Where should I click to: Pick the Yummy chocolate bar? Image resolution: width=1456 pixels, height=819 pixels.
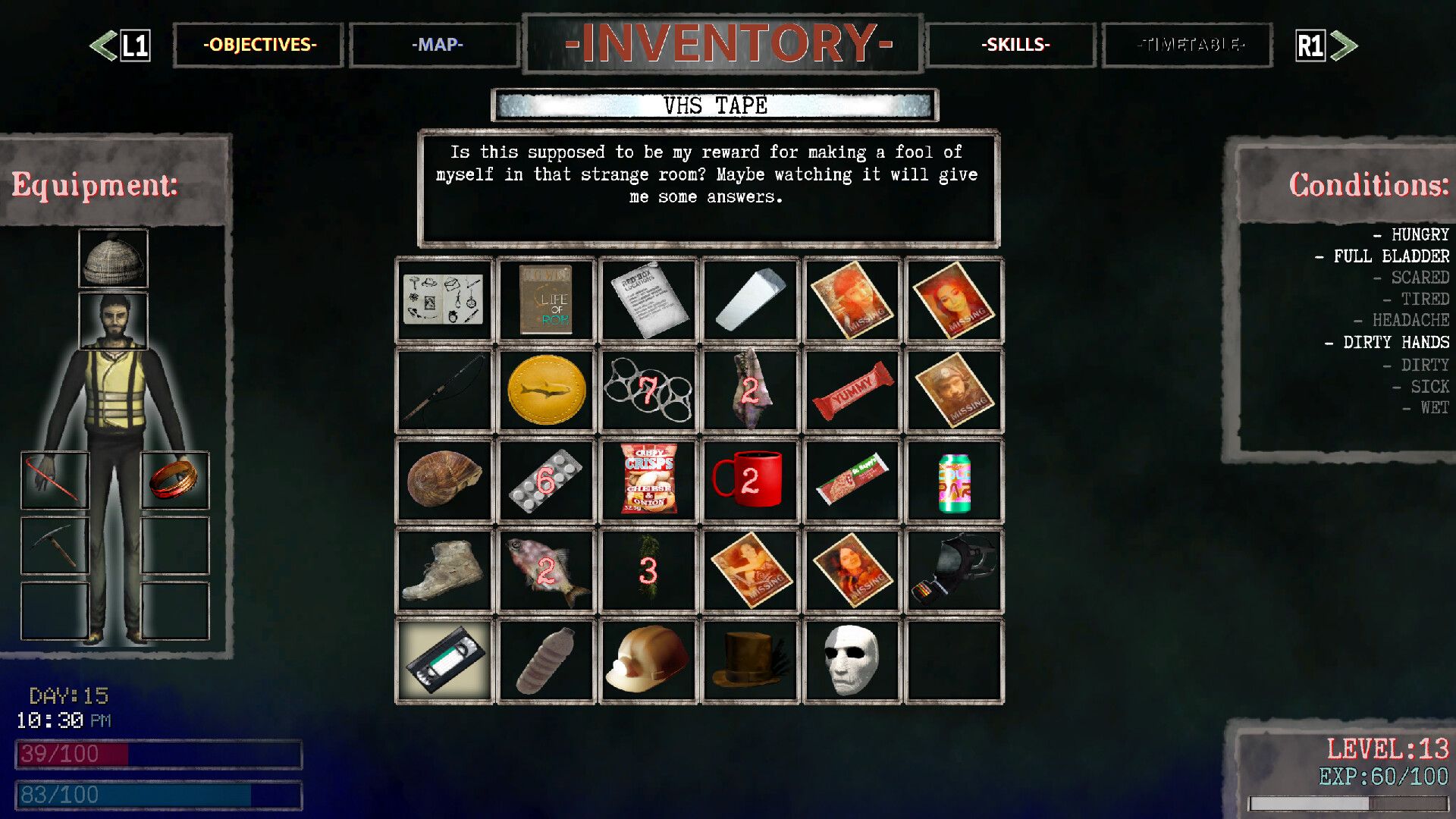(852, 391)
